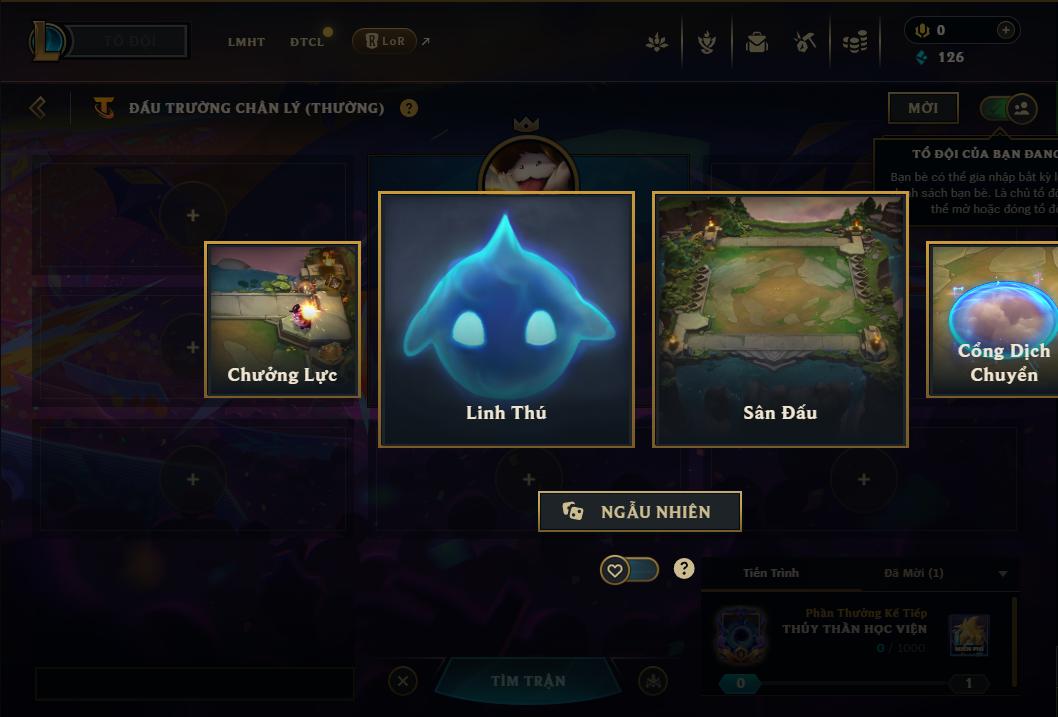1058x717 pixels.
Task: Show the Tiến Trình progress tab
Action: (x=771, y=573)
